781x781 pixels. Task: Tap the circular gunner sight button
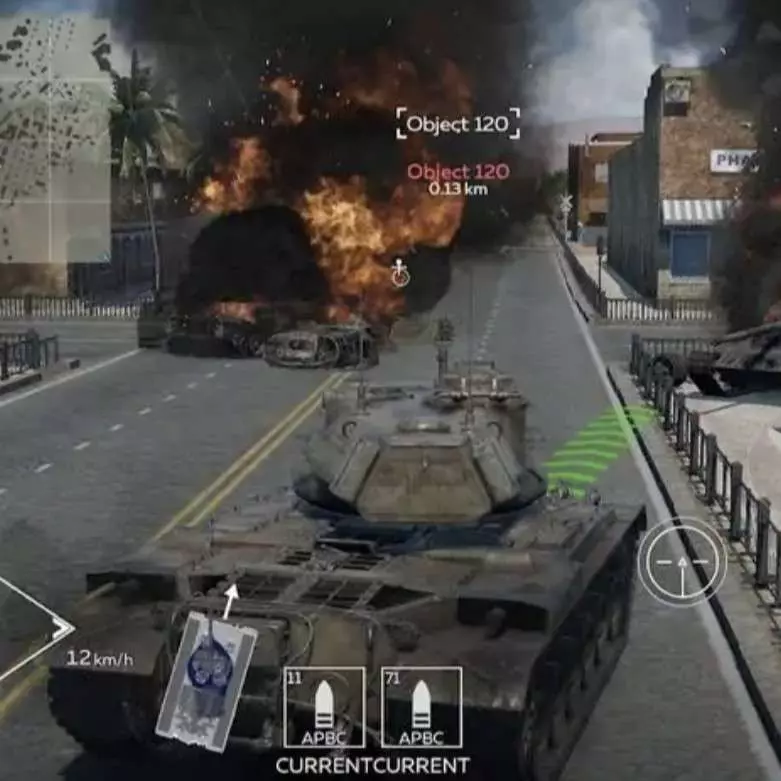coord(682,562)
